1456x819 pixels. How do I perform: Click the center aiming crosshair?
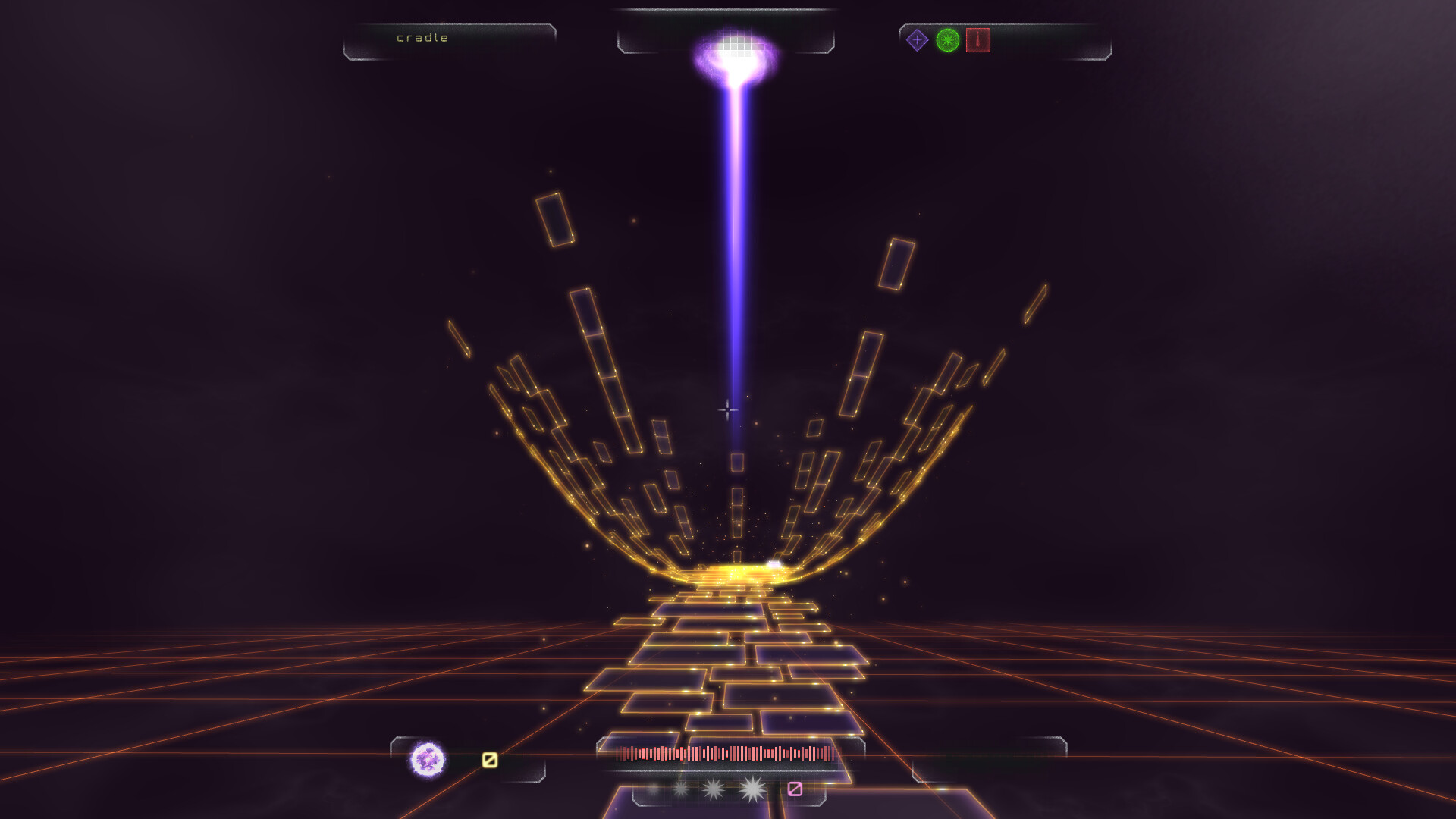click(727, 409)
